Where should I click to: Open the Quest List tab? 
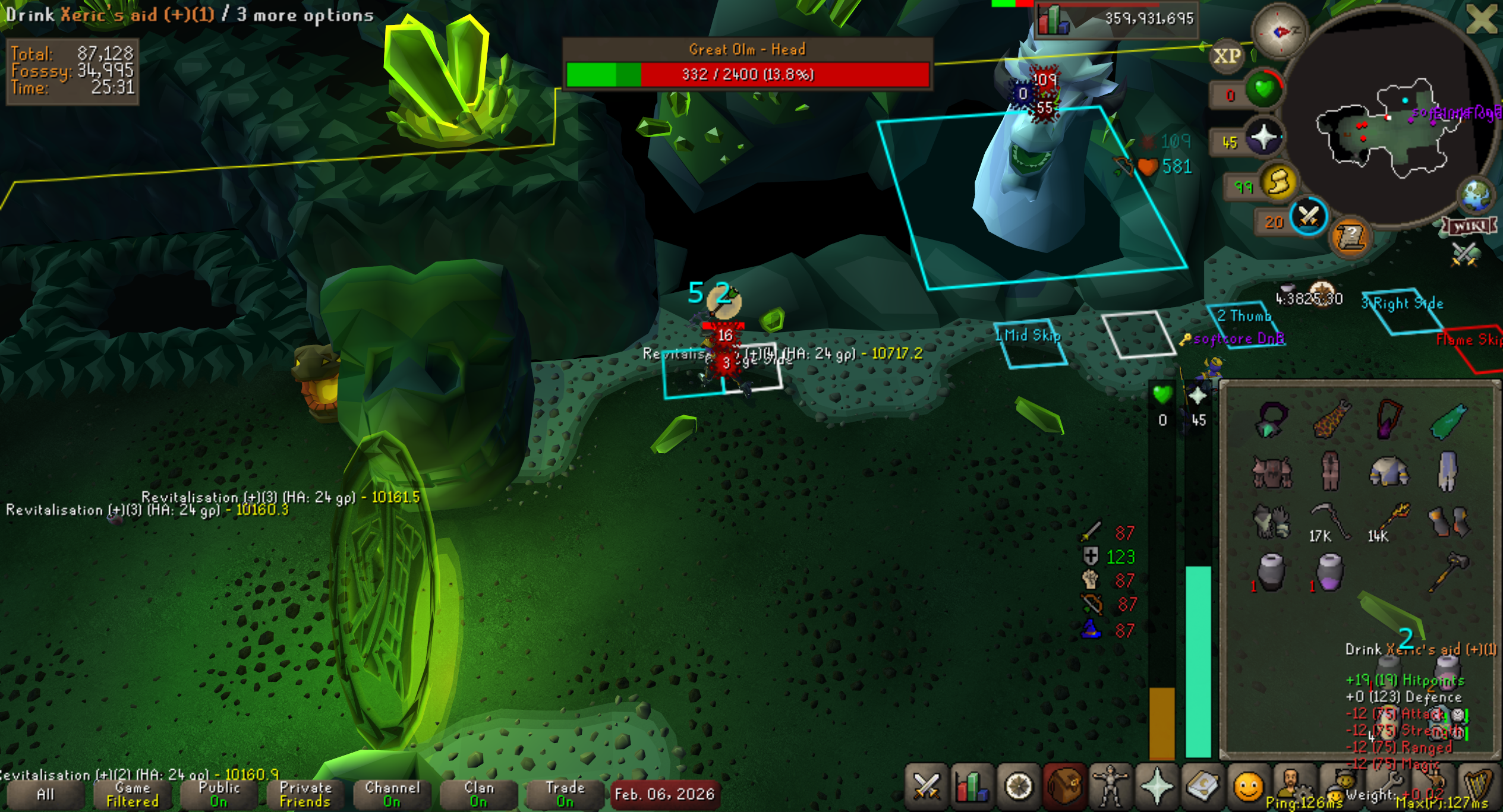click(x=1017, y=786)
